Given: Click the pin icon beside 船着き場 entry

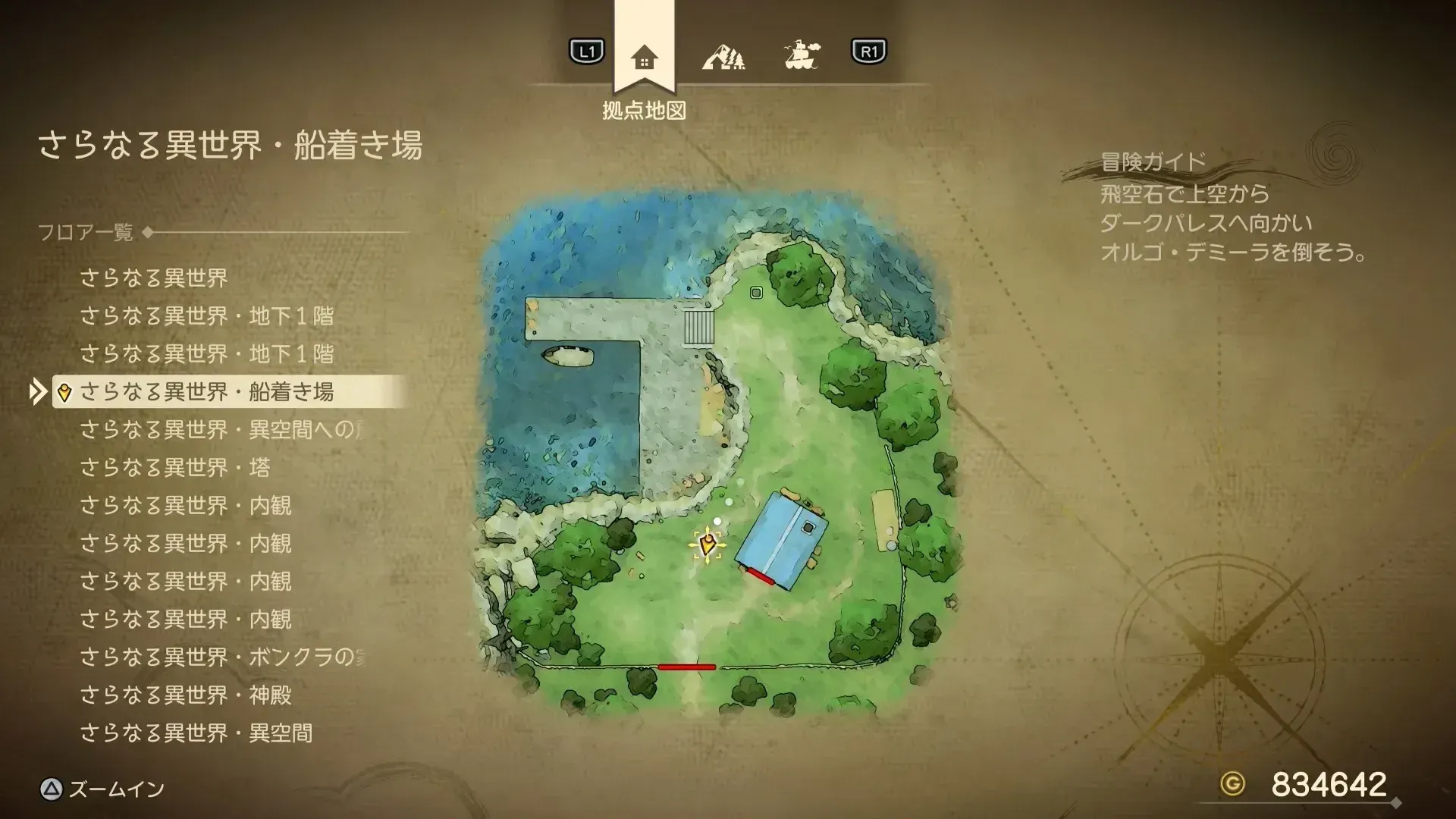Looking at the screenshot, I should pyautogui.click(x=64, y=394).
